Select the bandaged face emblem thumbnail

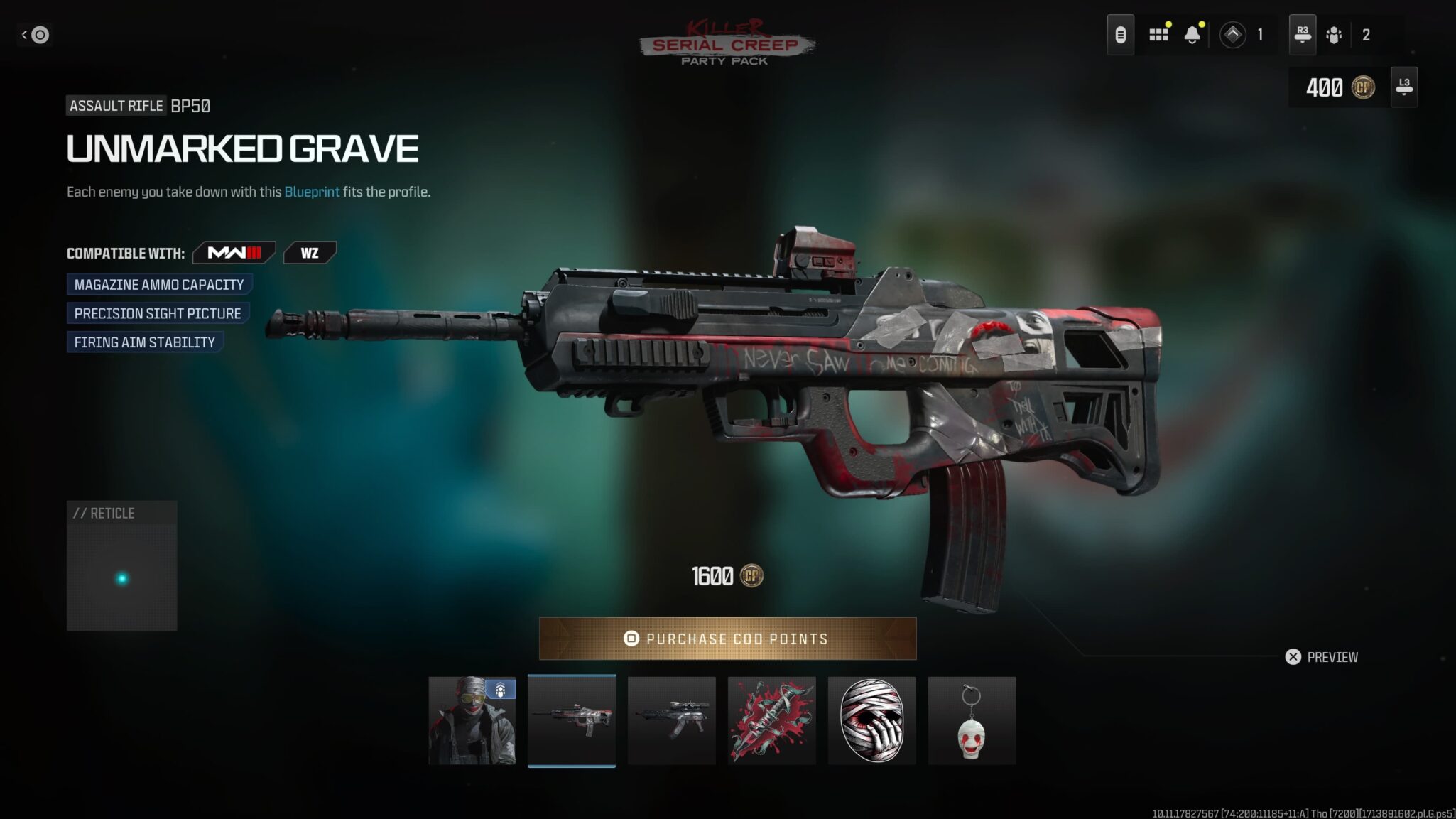[x=871, y=720]
